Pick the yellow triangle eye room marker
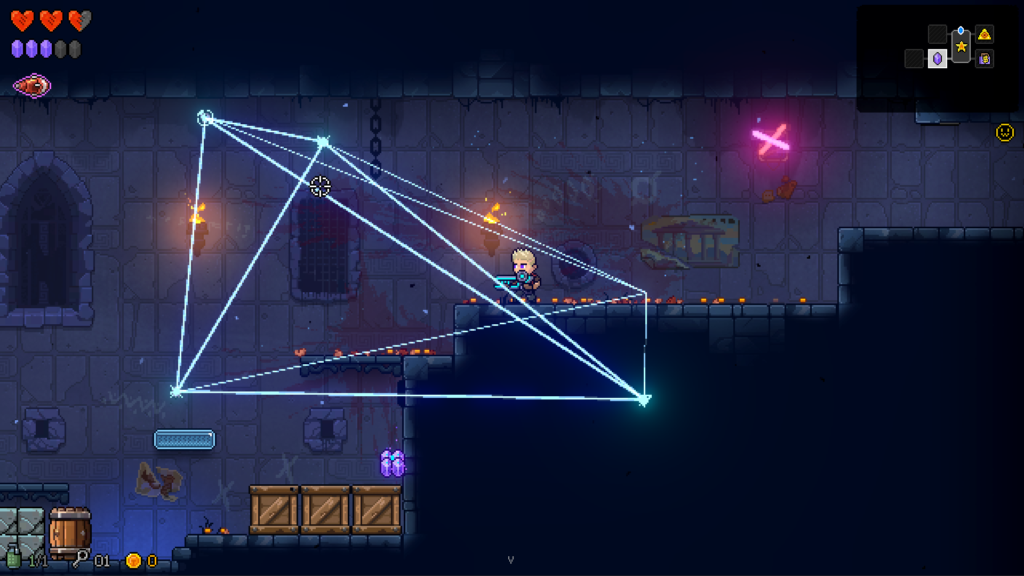Viewport: 1024px width, 576px height. click(x=985, y=35)
